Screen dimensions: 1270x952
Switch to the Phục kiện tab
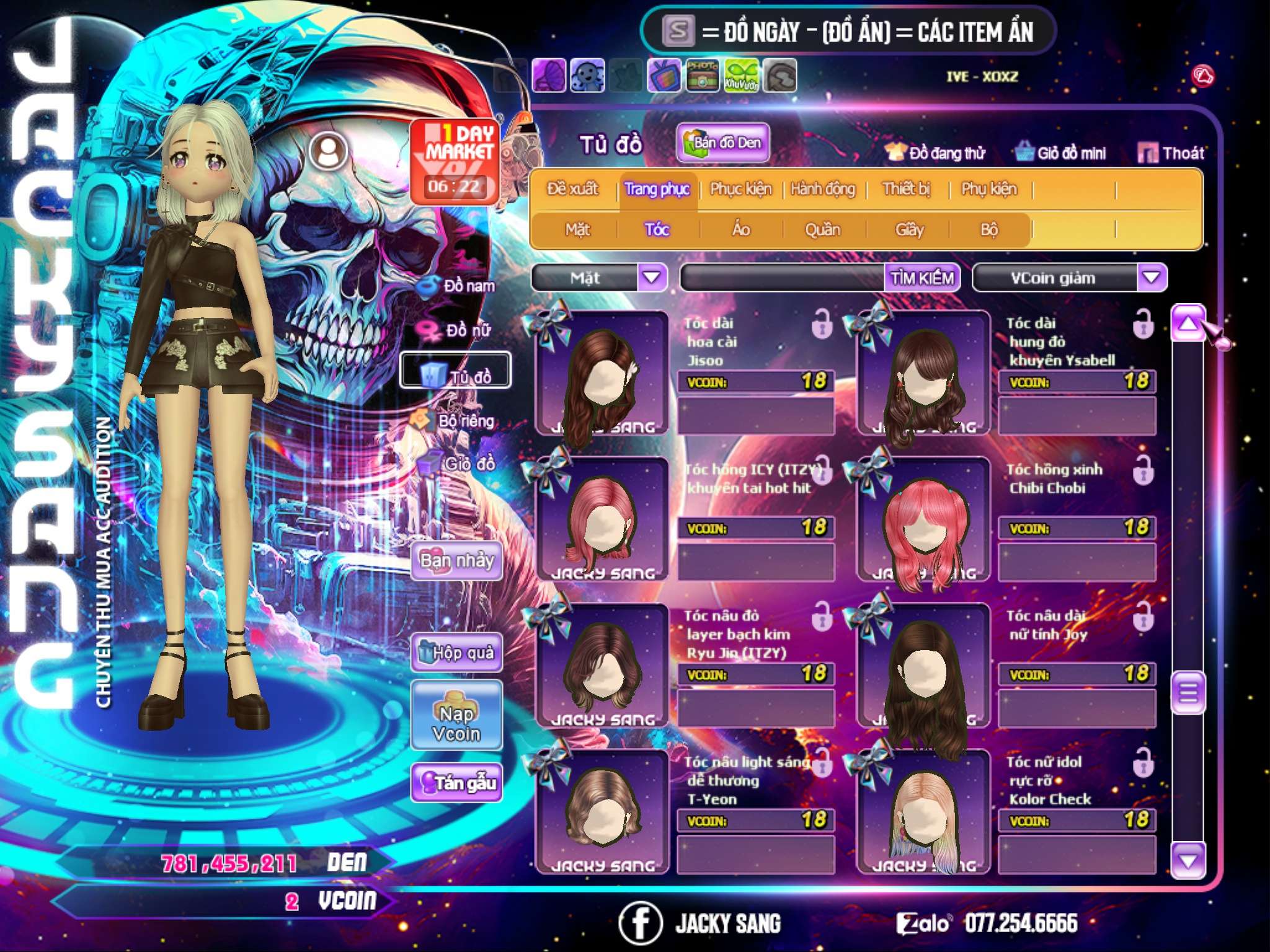point(740,189)
